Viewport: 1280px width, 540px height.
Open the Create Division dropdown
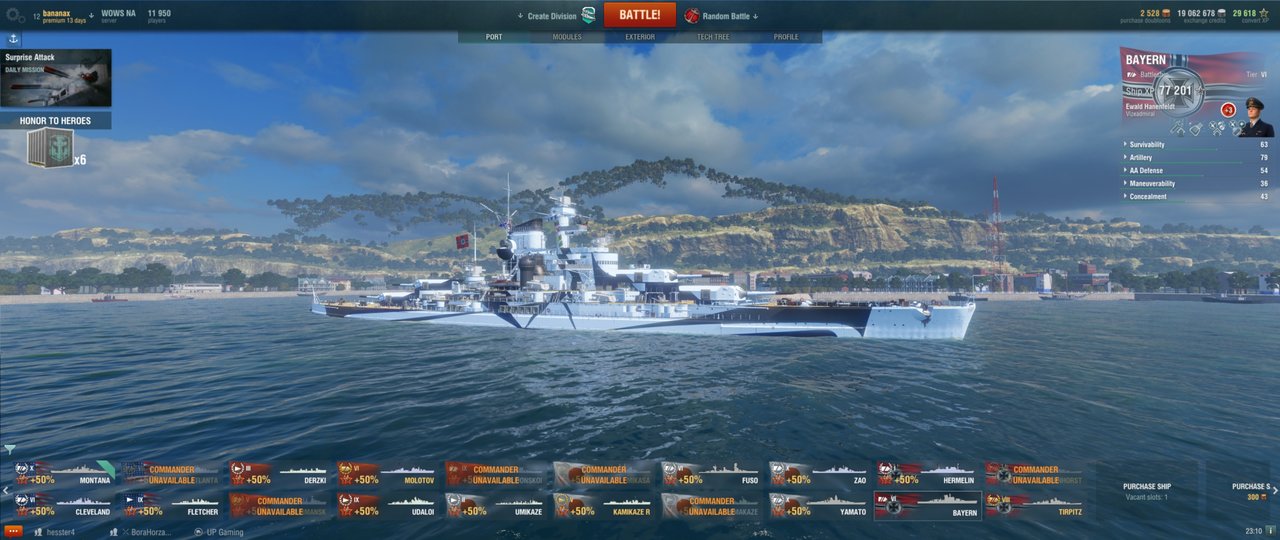tap(552, 16)
